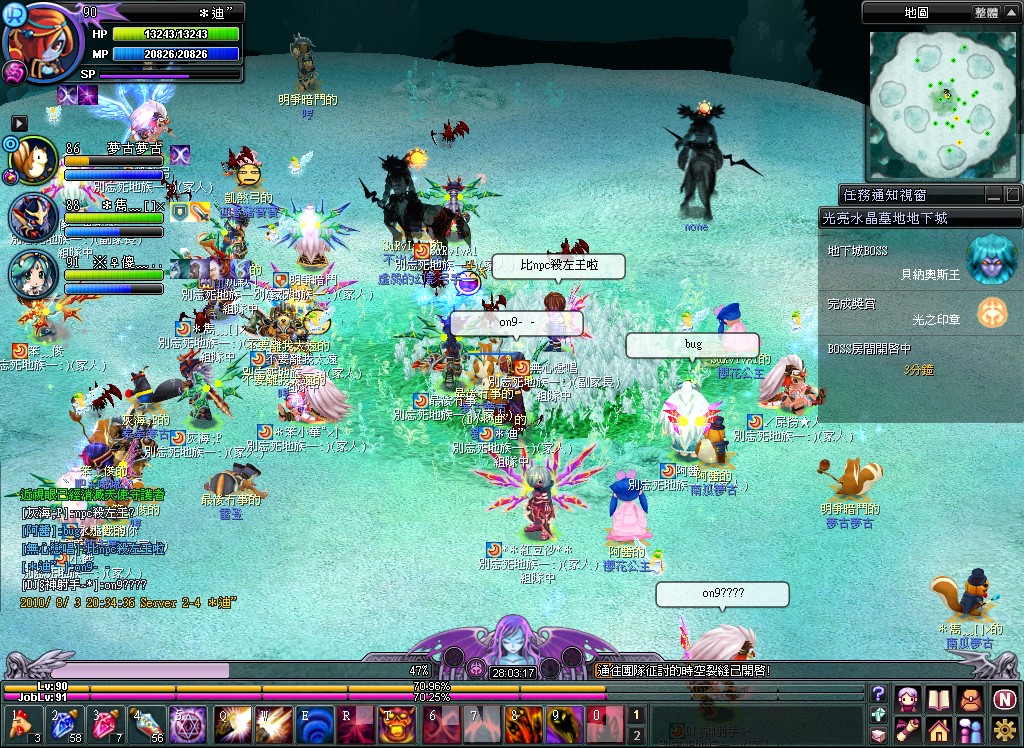
Task: Maximize the quest notification window
Action: [1012, 194]
